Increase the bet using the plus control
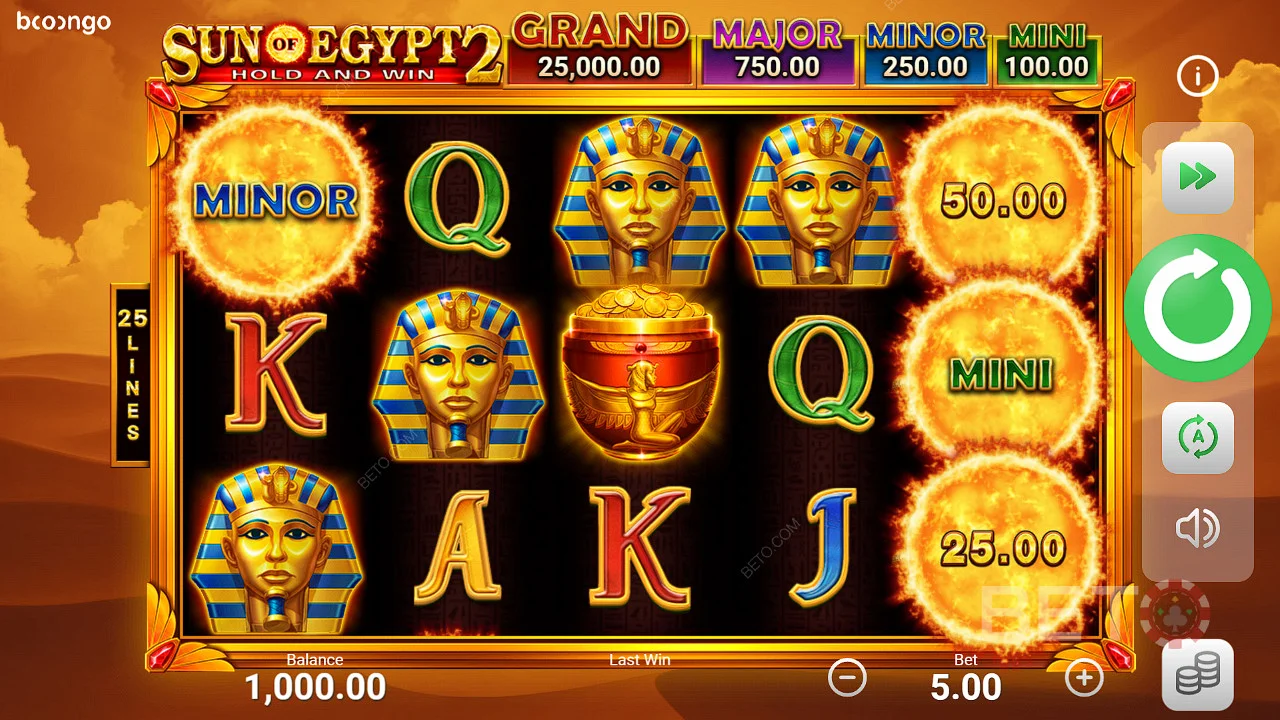This screenshot has width=1280, height=720. pyautogui.click(x=1084, y=679)
